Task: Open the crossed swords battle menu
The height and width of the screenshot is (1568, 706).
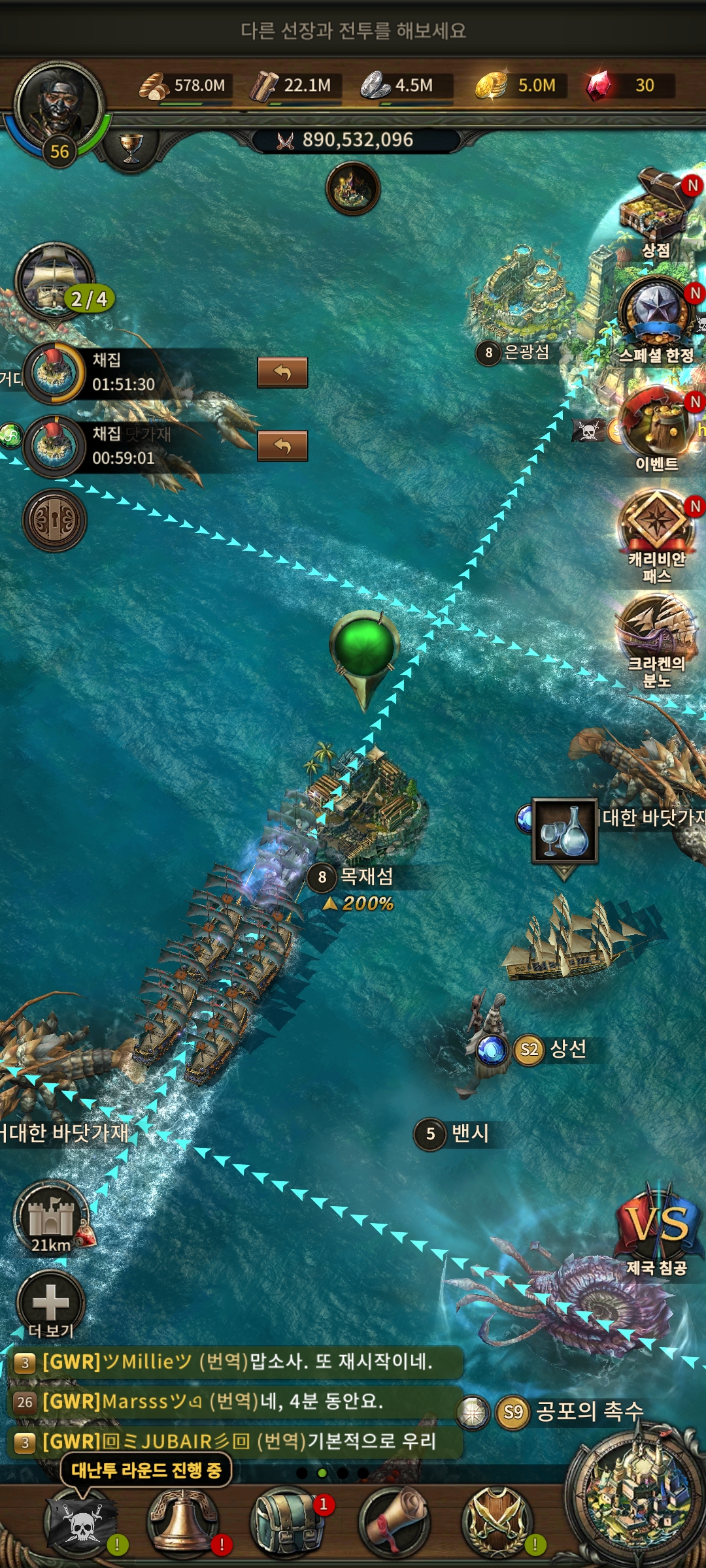Action: (497, 1522)
